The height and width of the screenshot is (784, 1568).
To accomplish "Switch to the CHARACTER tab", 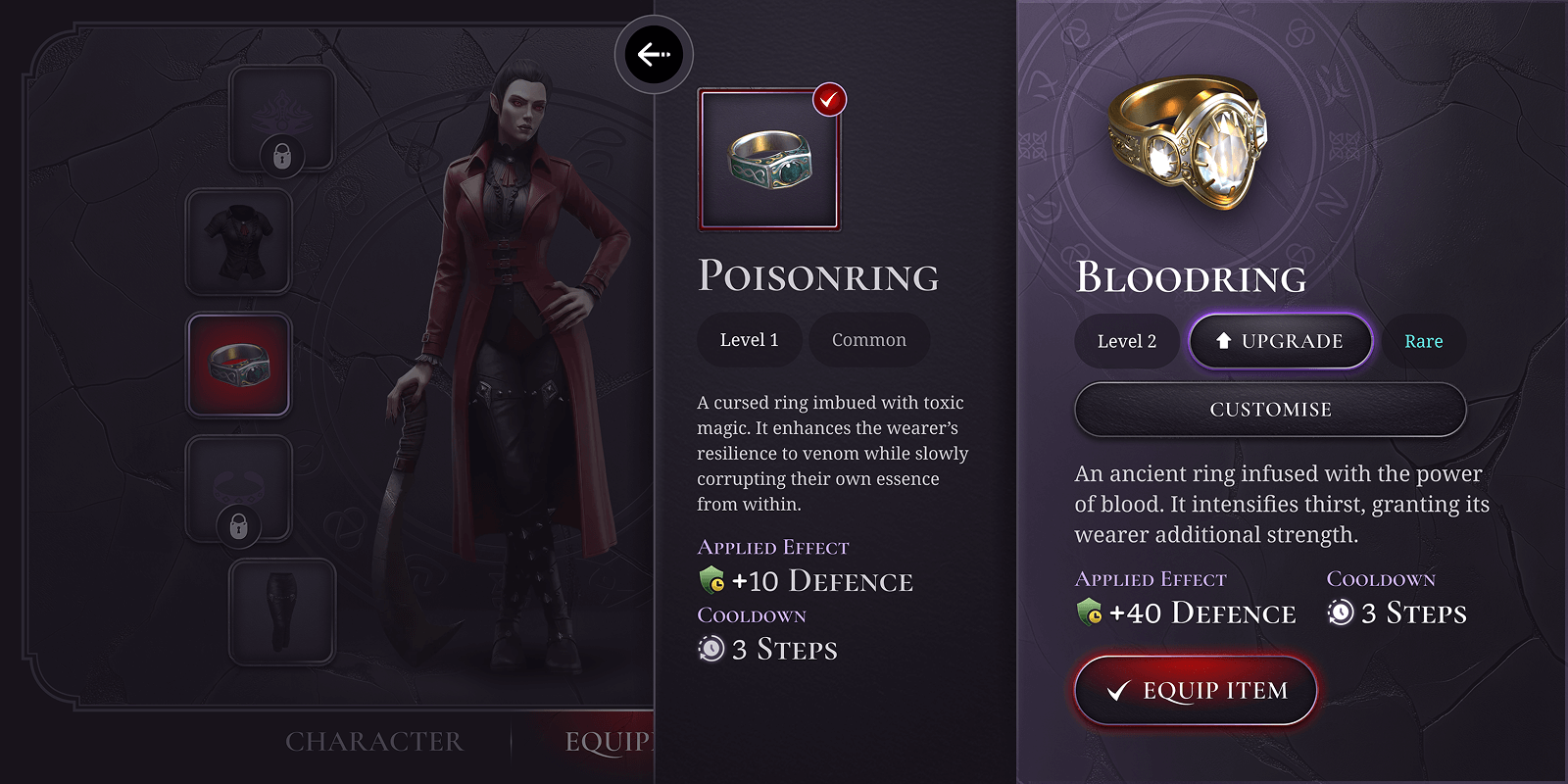I will 374,742.
